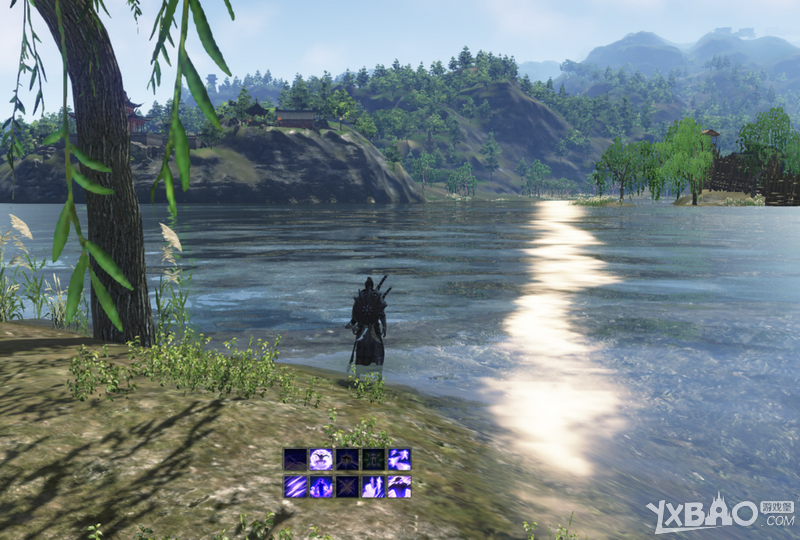Activate the twin white flames skill
This screenshot has width=800, height=540.
373,486
